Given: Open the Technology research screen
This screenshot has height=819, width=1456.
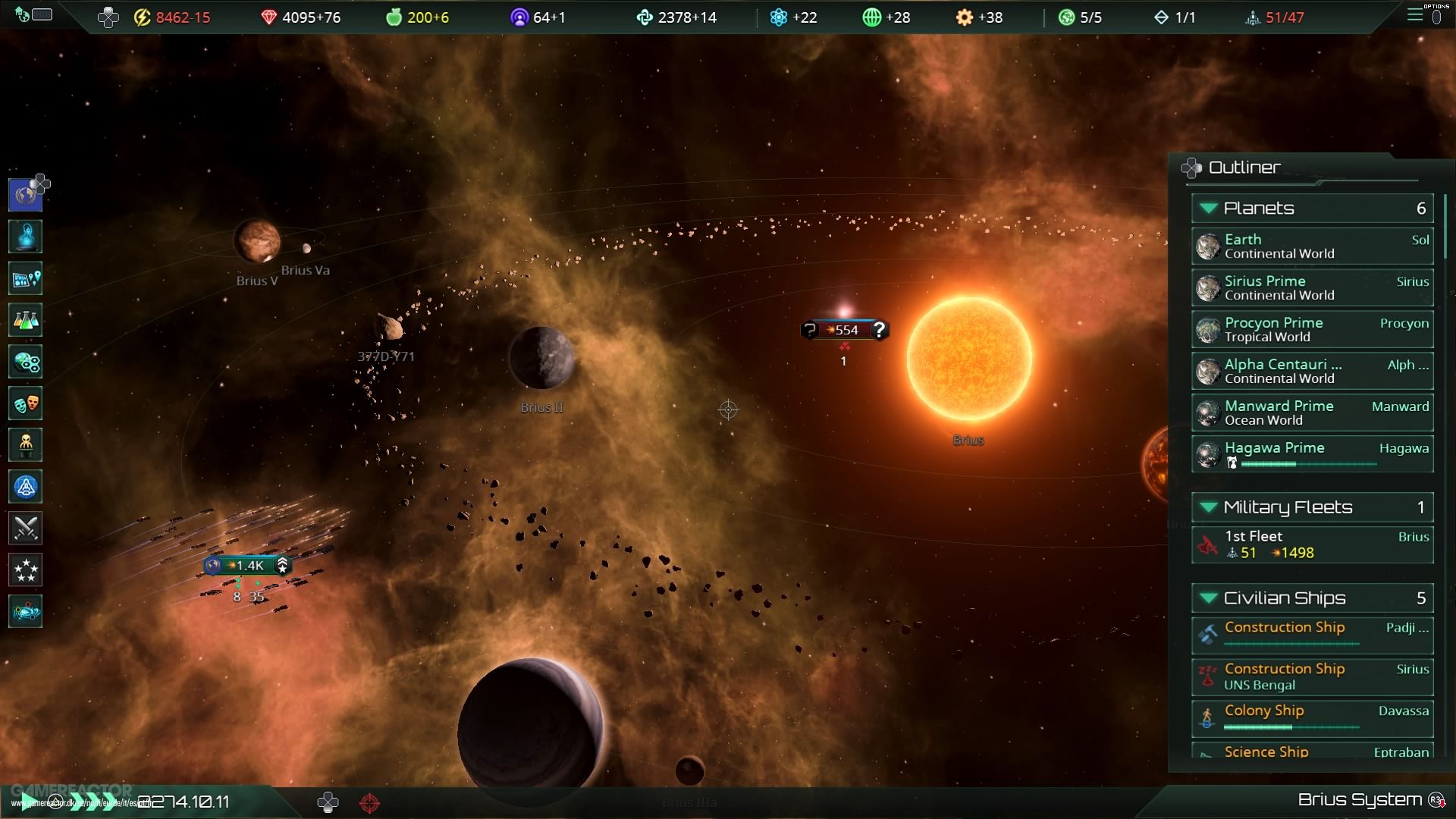Looking at the screenshot, I should click(x=25, y=320).
